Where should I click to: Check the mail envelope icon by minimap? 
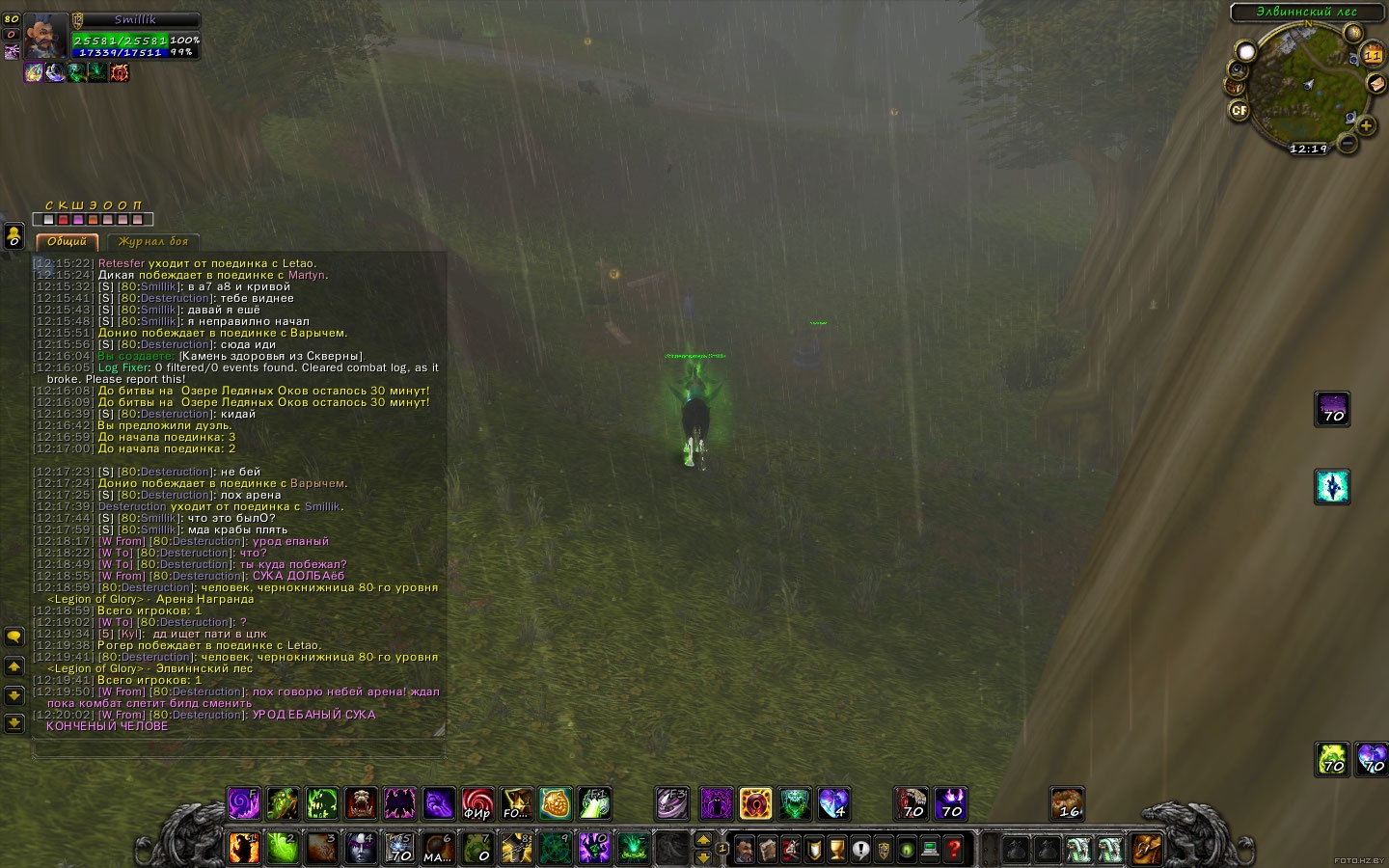click(x=1376, y=84)
